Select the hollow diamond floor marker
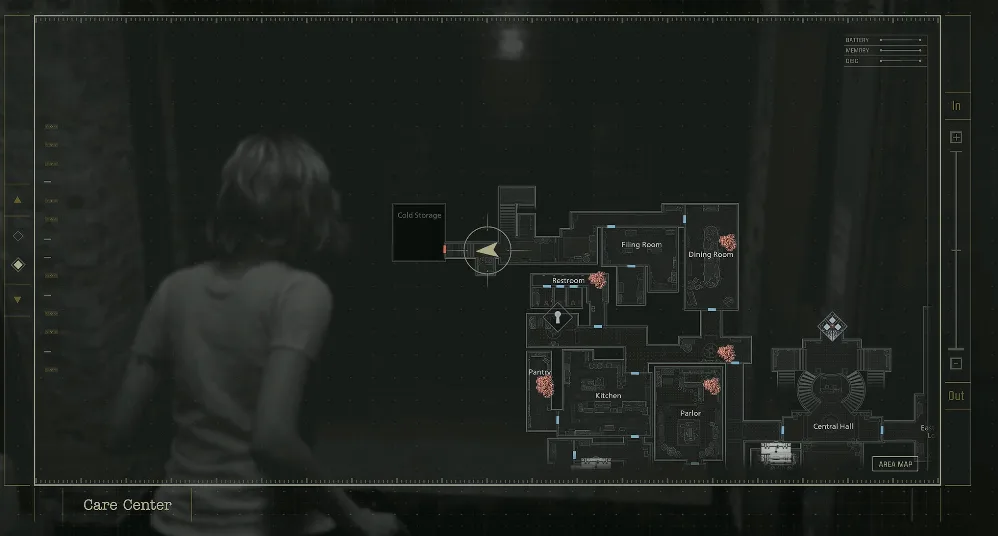 [x=17, y=236]
